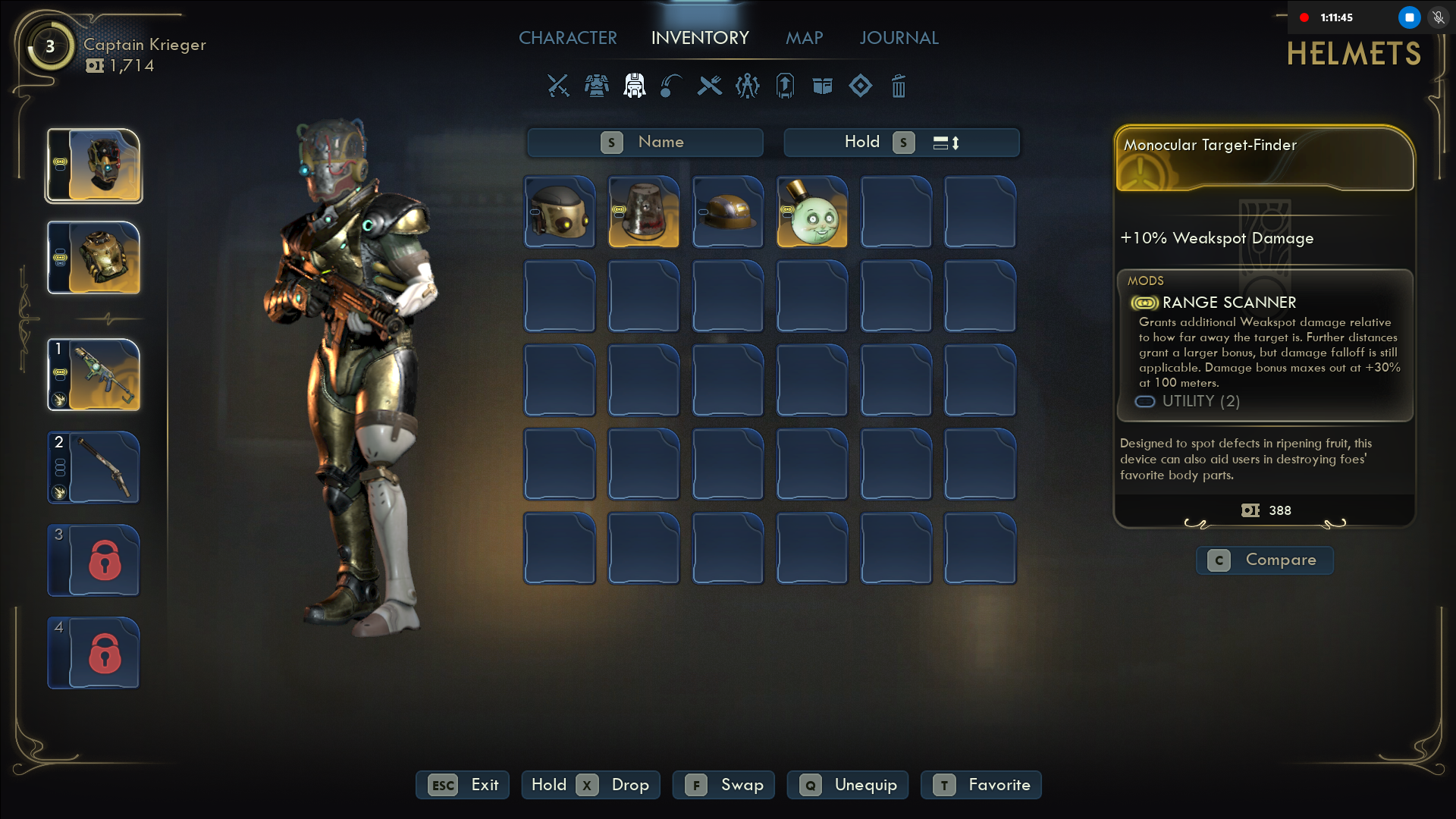
Task: Compare the Monocular Target-Finder helmet
Action: pos(1265,560)
